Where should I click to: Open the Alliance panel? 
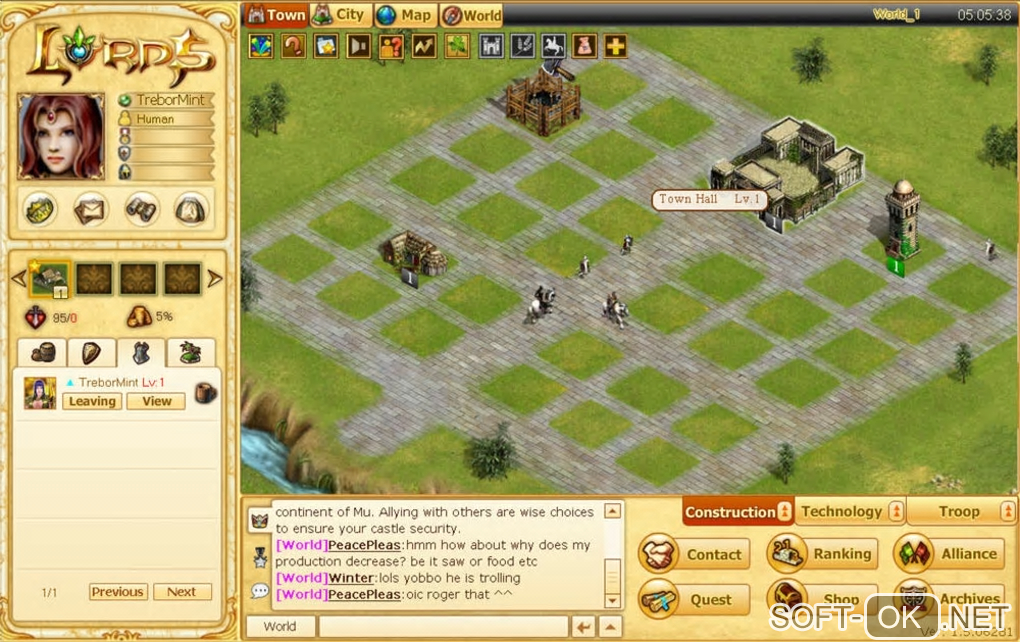948,554
